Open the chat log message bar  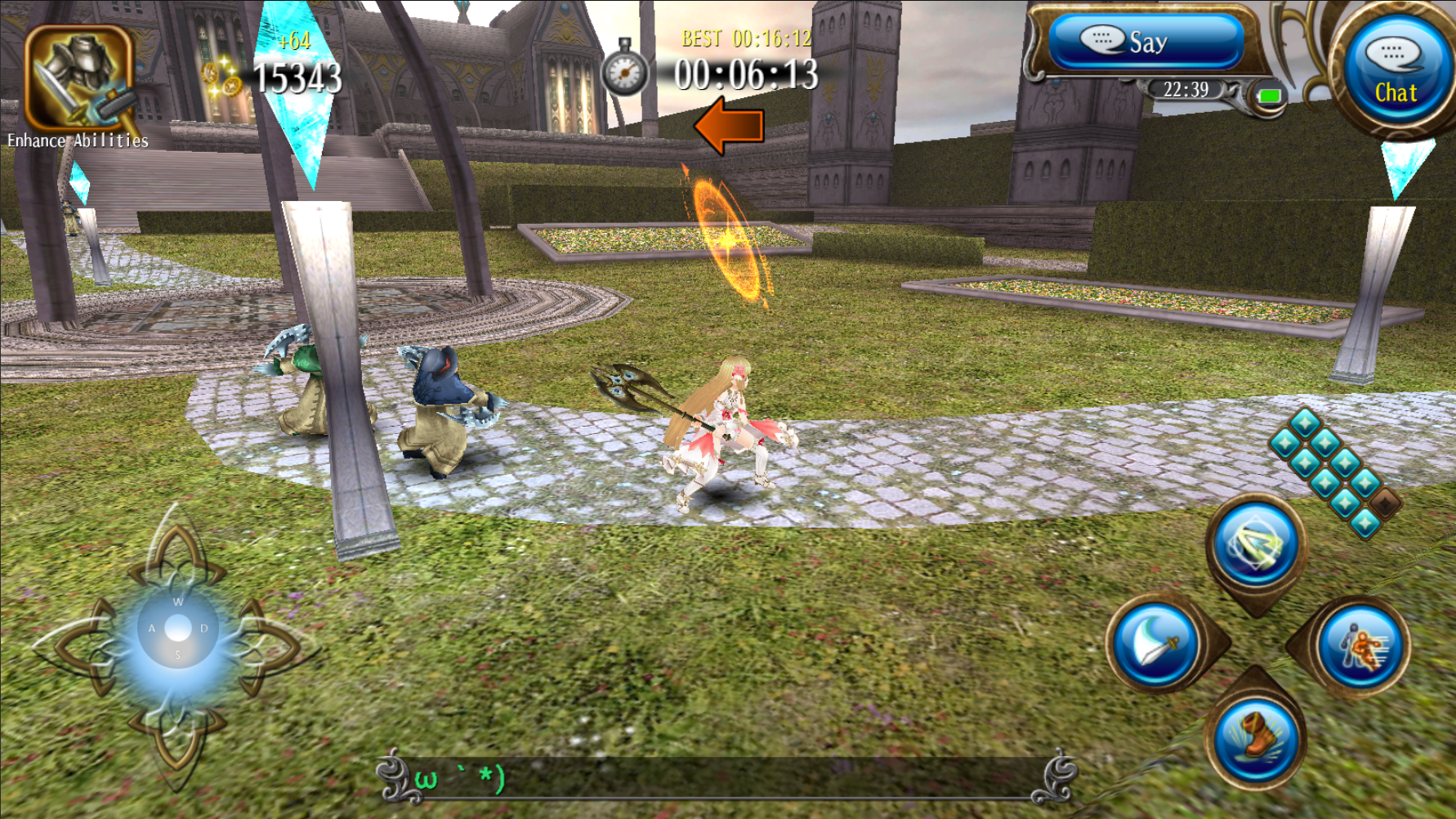(727, 776)
